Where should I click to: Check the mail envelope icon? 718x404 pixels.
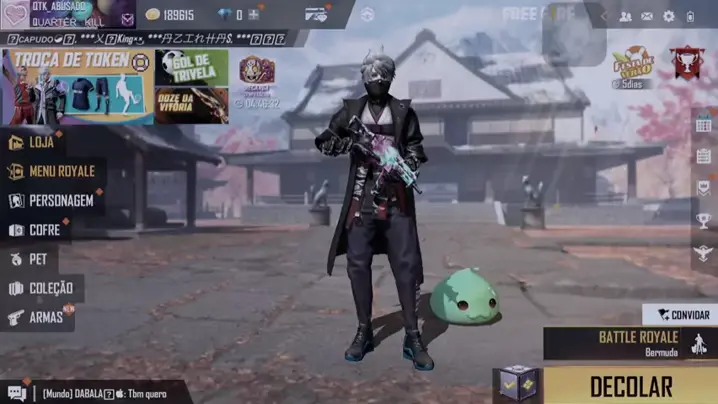click(x=647, y=16)
